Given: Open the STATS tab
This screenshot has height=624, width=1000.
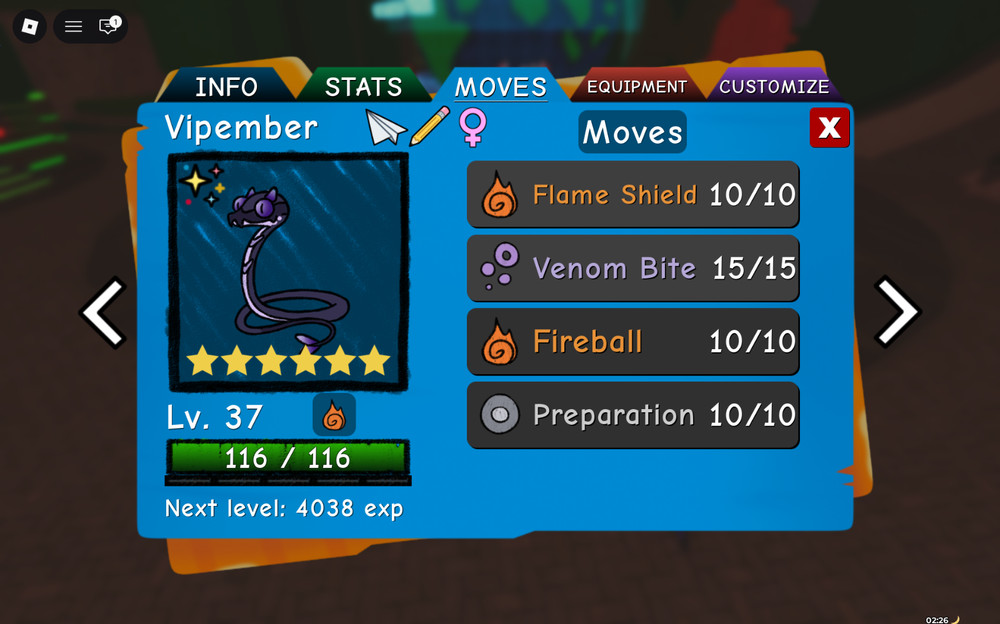Looking at the screenshot, I should [363, 86].
